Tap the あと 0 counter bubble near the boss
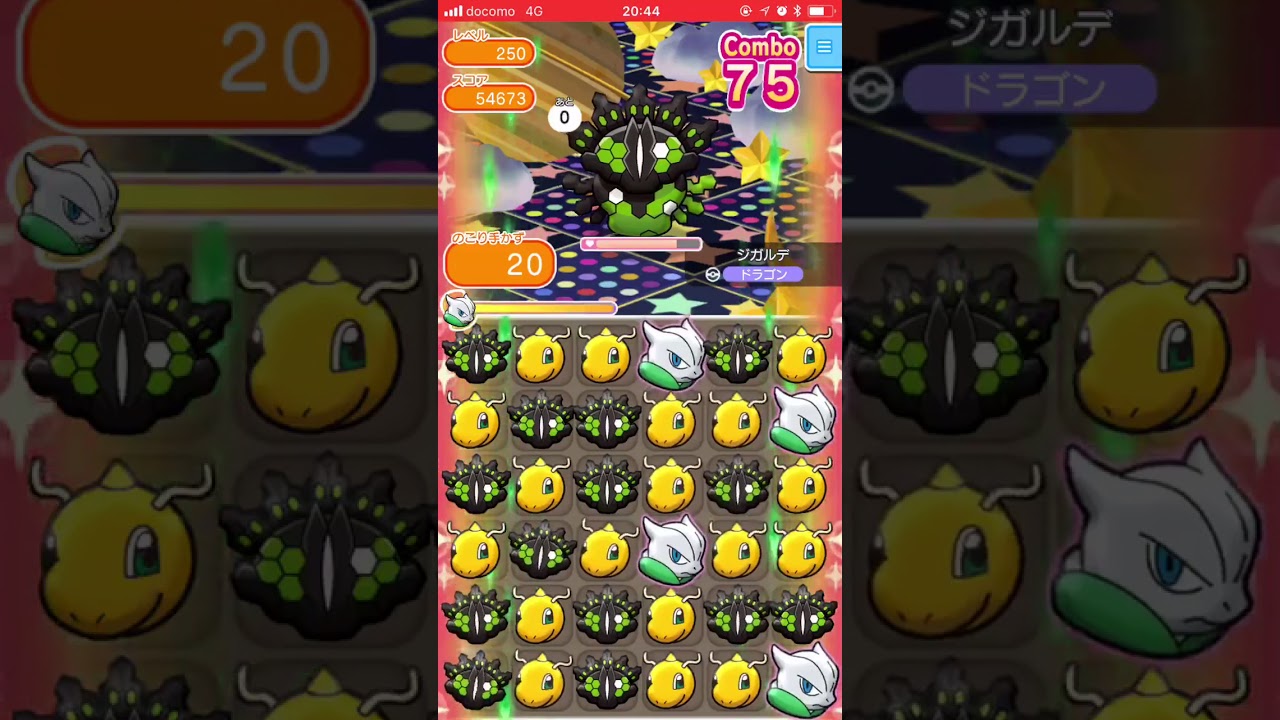The image size is (1280, 720). coord(563,115)
